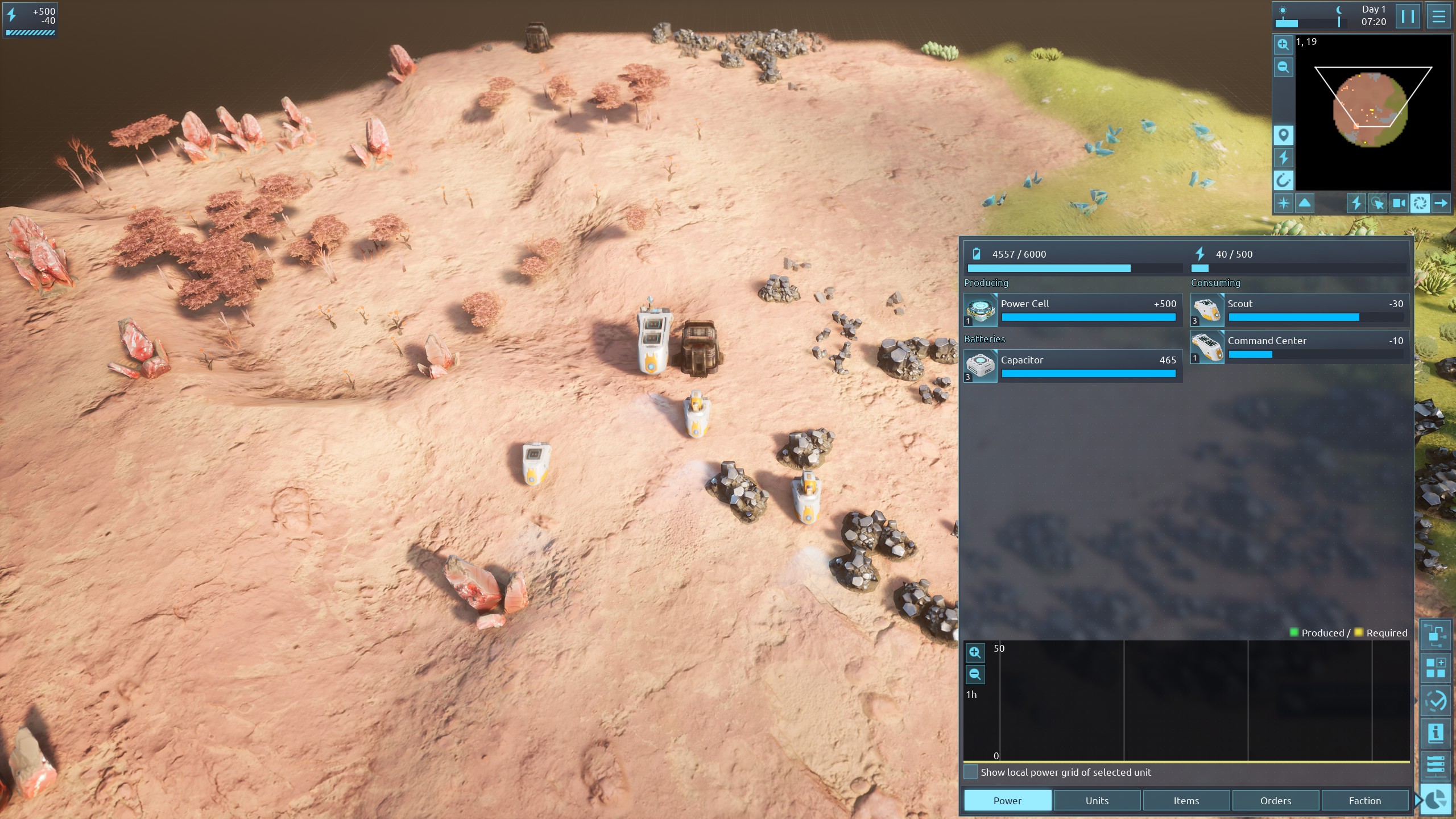
Task: Select the Faction tab
Action: (x=1364, y=800)
